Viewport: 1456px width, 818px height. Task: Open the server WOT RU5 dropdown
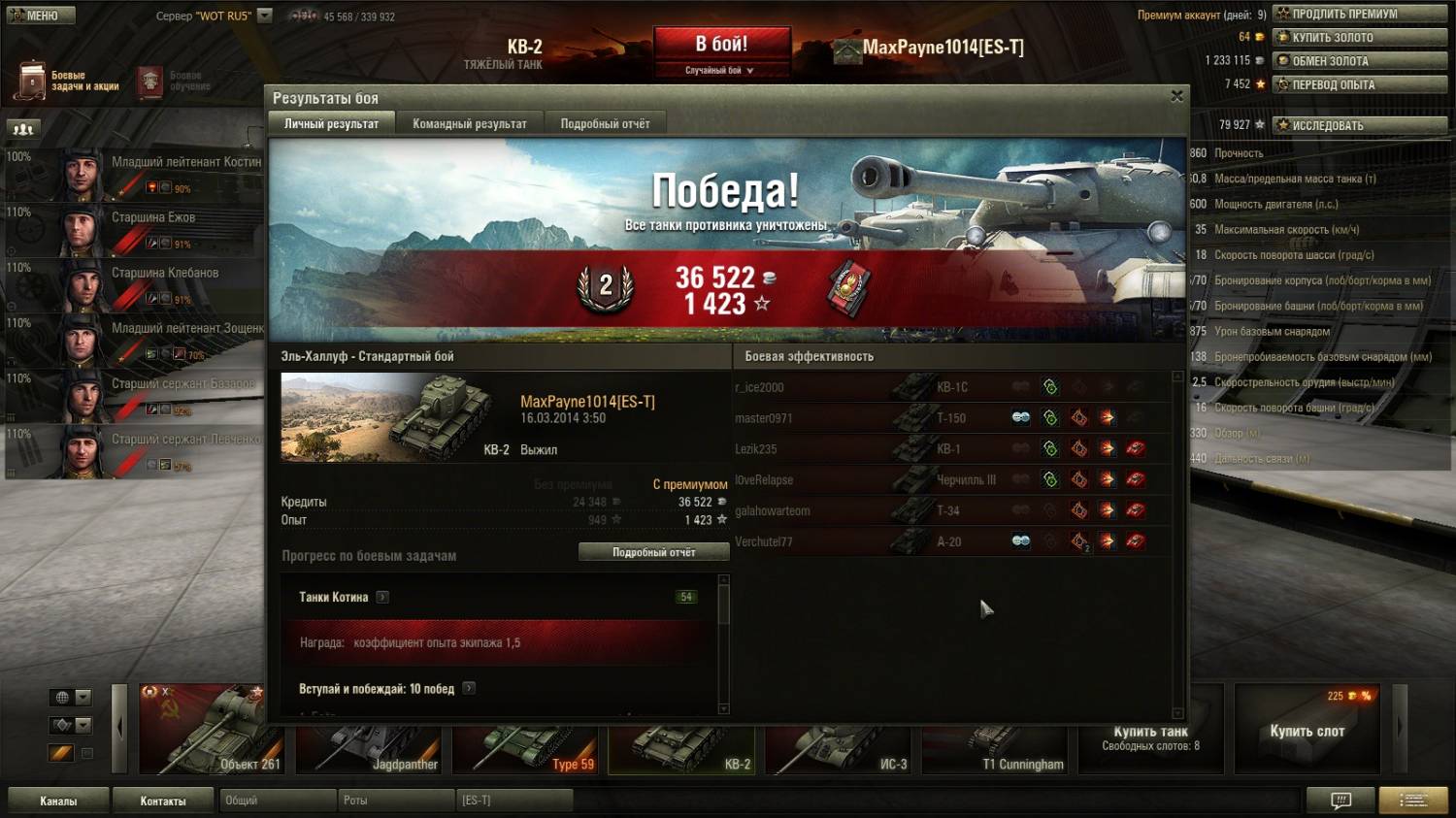[264, 16]
